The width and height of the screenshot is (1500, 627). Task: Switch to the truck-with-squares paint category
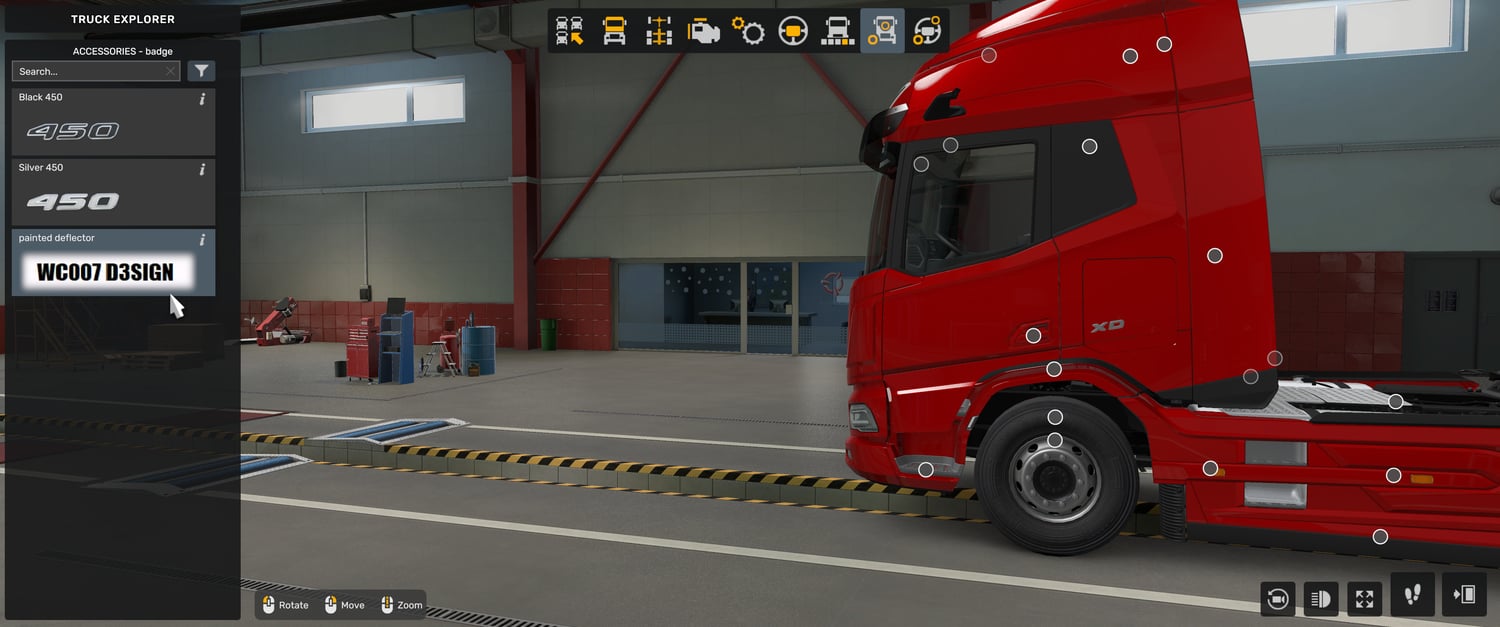click(837, 31)
